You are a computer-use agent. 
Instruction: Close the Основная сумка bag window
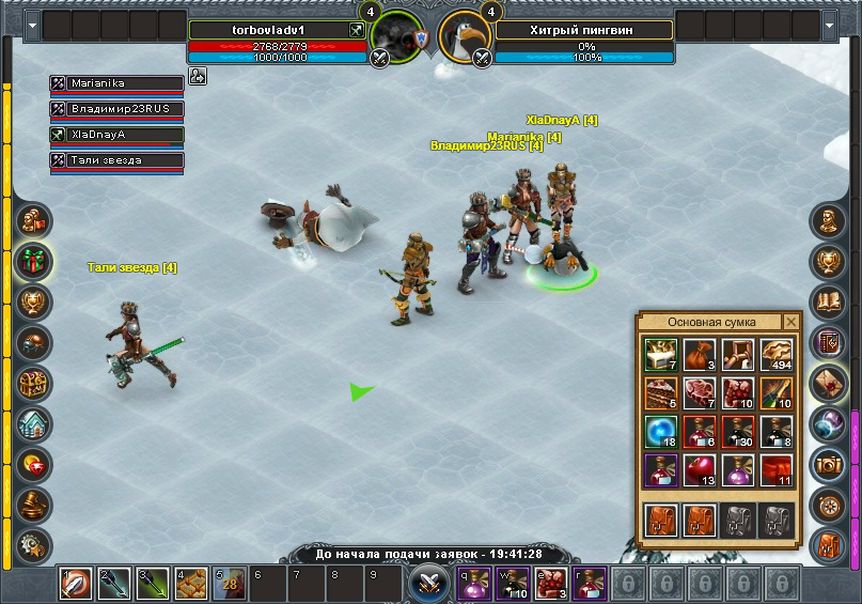791,322
